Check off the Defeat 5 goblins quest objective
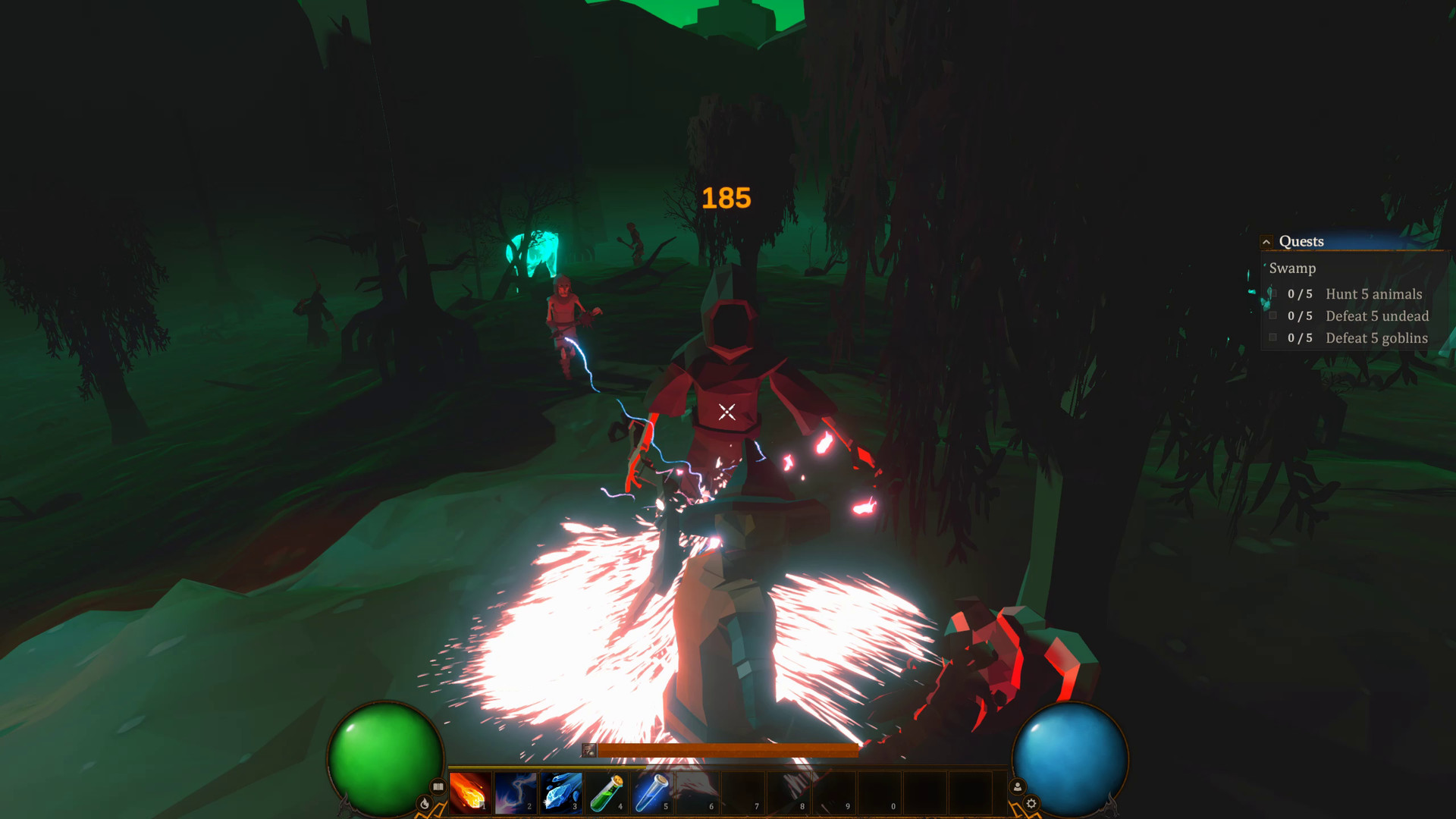 click(x=1272, y=337)
